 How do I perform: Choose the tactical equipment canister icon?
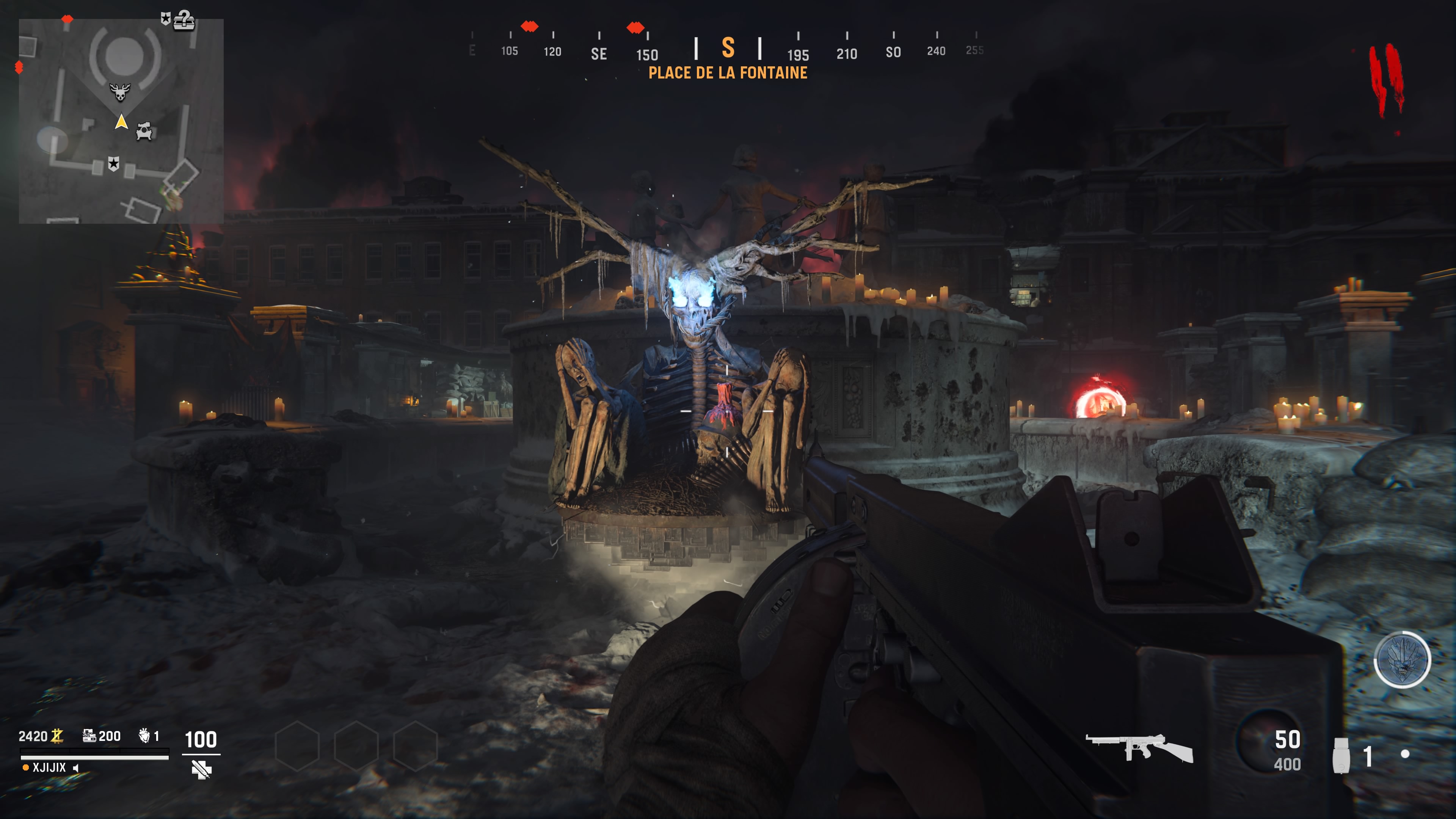[1341, 755]
